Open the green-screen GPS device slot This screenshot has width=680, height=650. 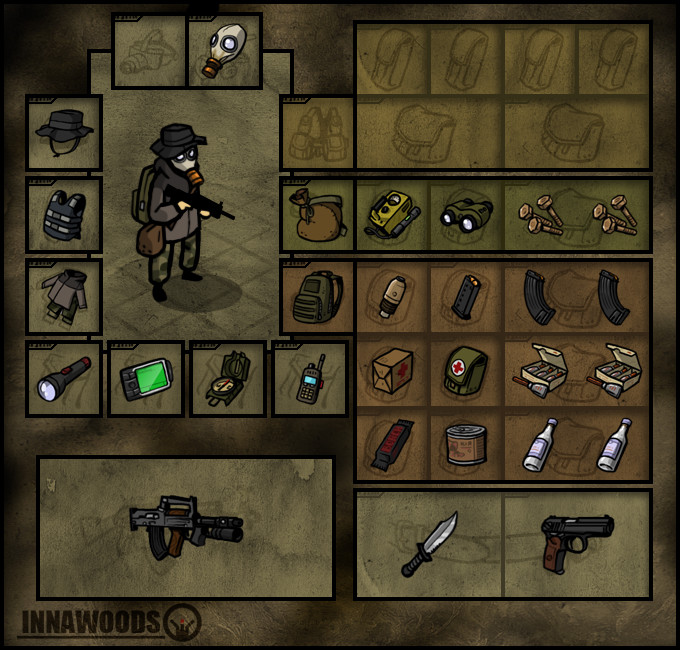[x=146, y=379]
